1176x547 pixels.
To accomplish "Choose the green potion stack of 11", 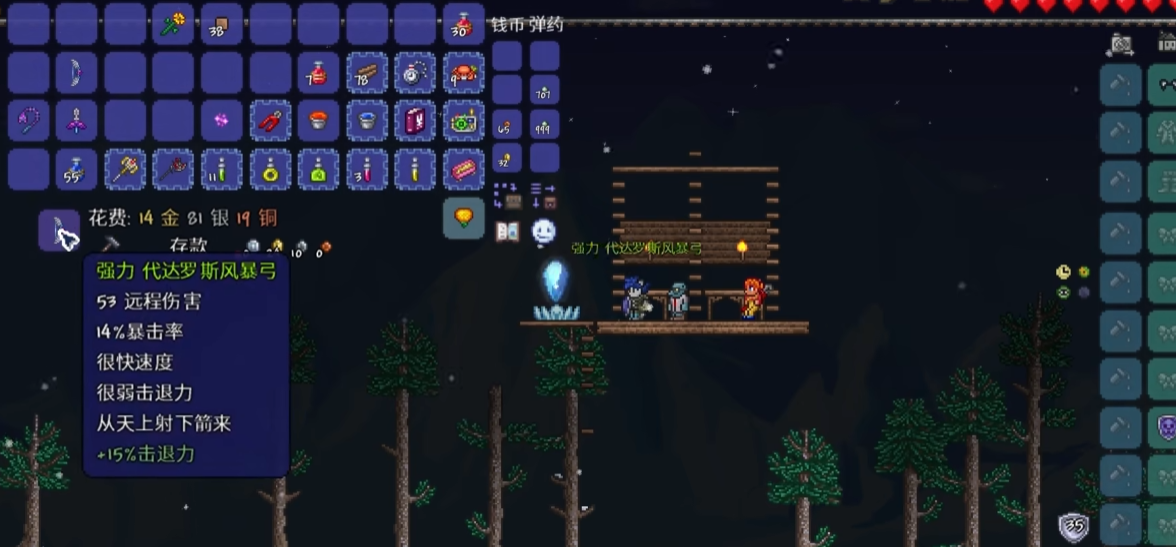I will 221,169.
